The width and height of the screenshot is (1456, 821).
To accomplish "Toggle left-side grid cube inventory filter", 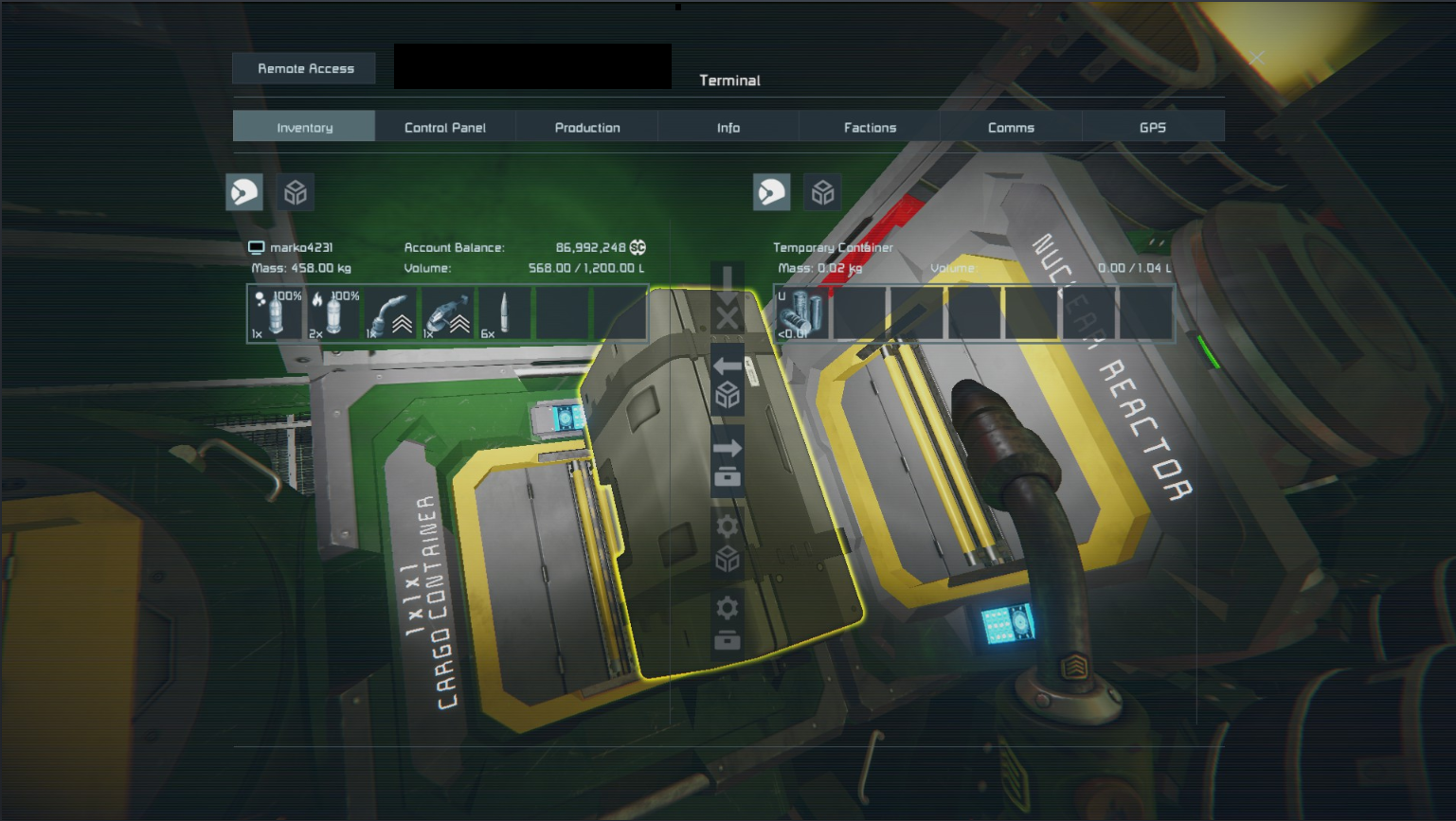I will (x=296, y=192).
